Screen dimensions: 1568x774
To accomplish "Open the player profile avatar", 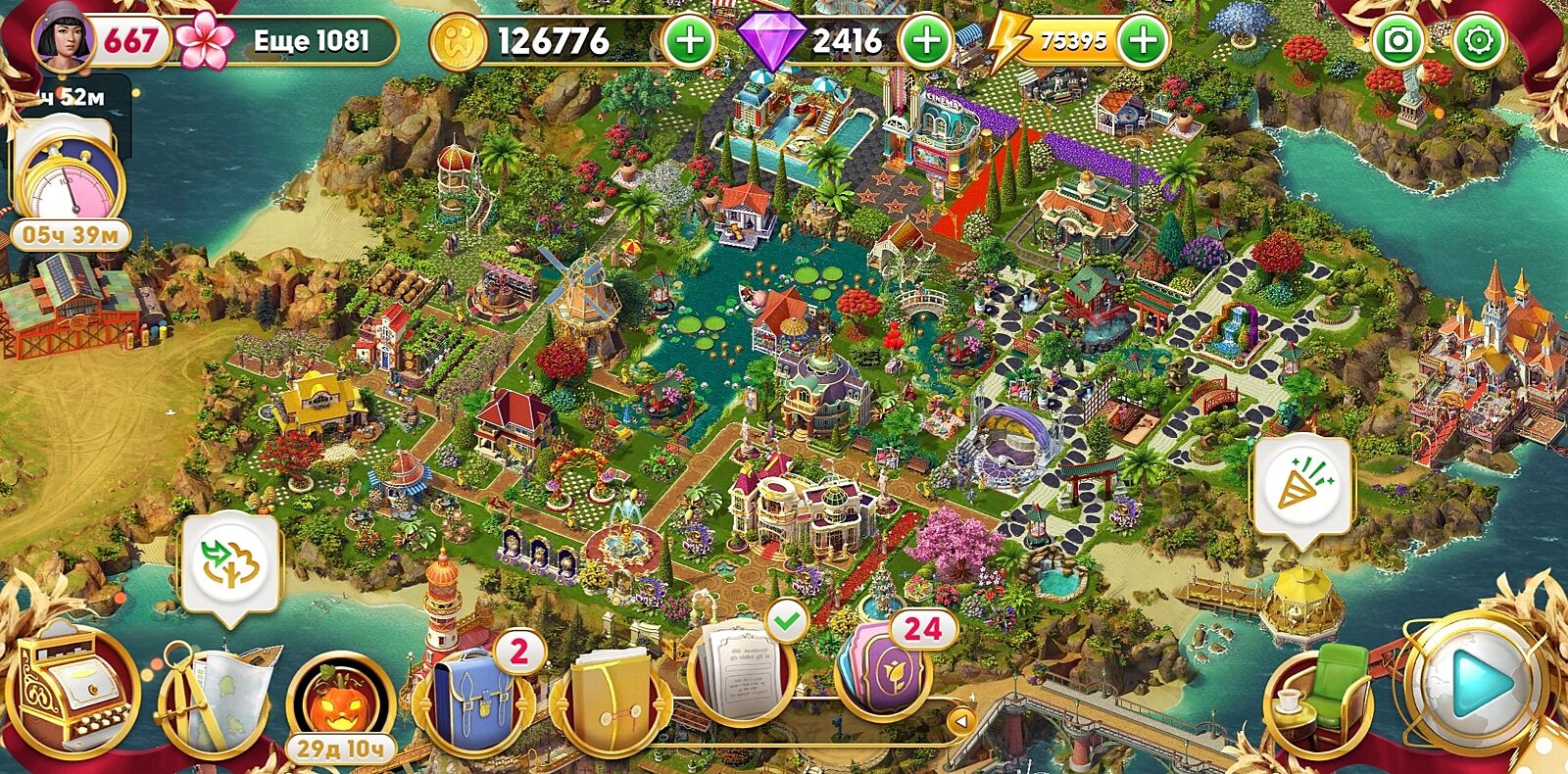I will (x=63, y=39).
